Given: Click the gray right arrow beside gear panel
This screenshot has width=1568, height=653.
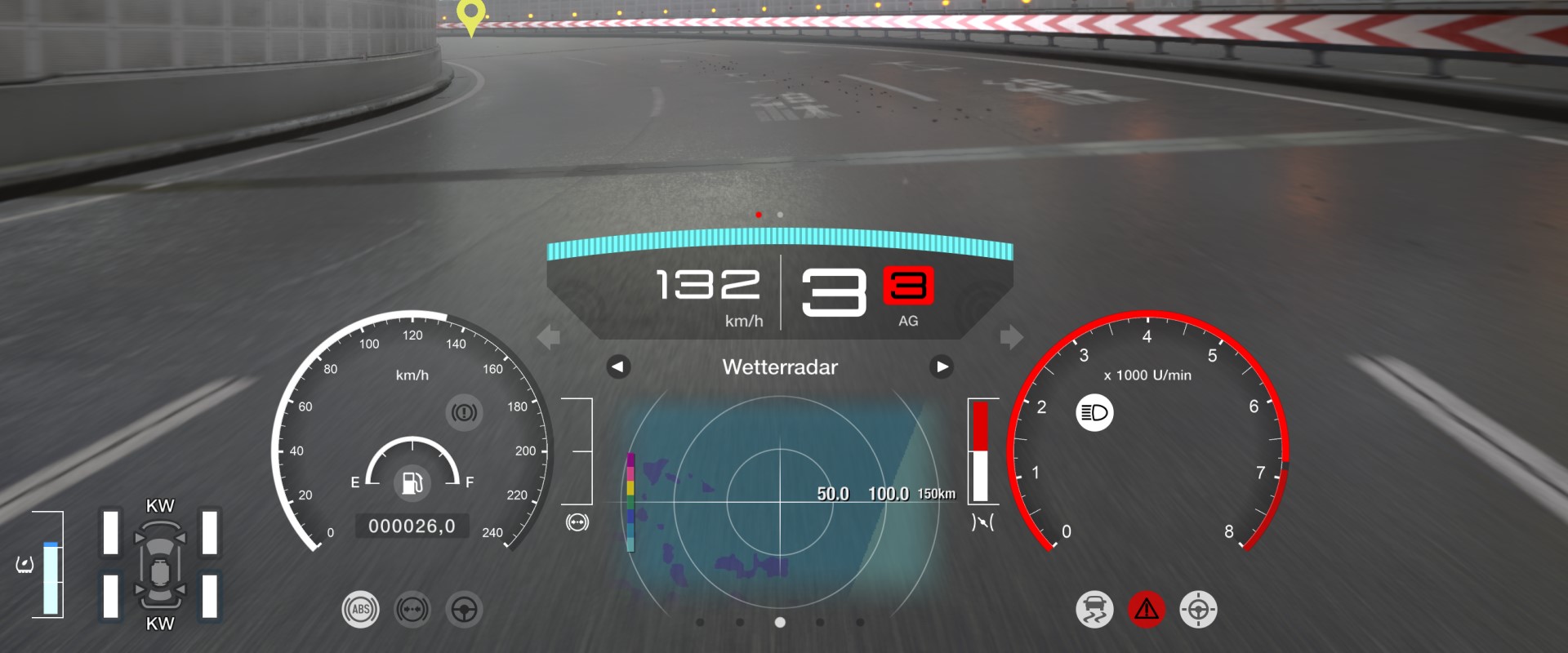Looking at the screenshot, I should tap(1011, 336).
